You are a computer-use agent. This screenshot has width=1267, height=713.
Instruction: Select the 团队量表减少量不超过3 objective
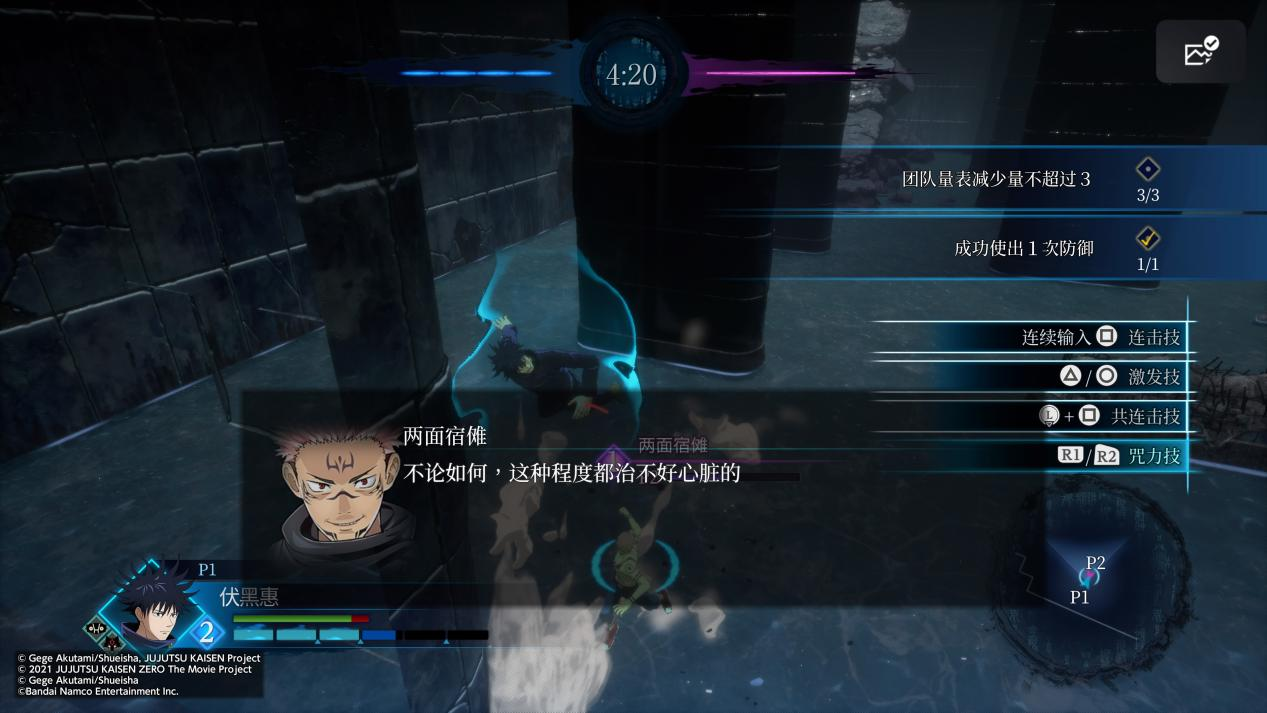point(996,180)
